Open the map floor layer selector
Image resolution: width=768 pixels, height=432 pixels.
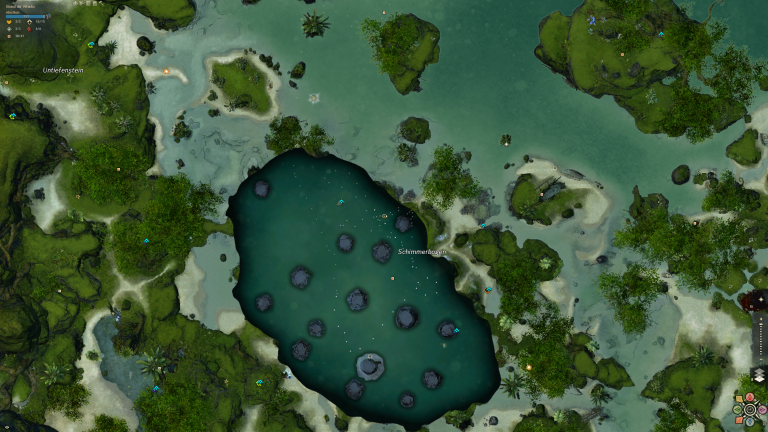pyautogui.click(x=759, y=375)
